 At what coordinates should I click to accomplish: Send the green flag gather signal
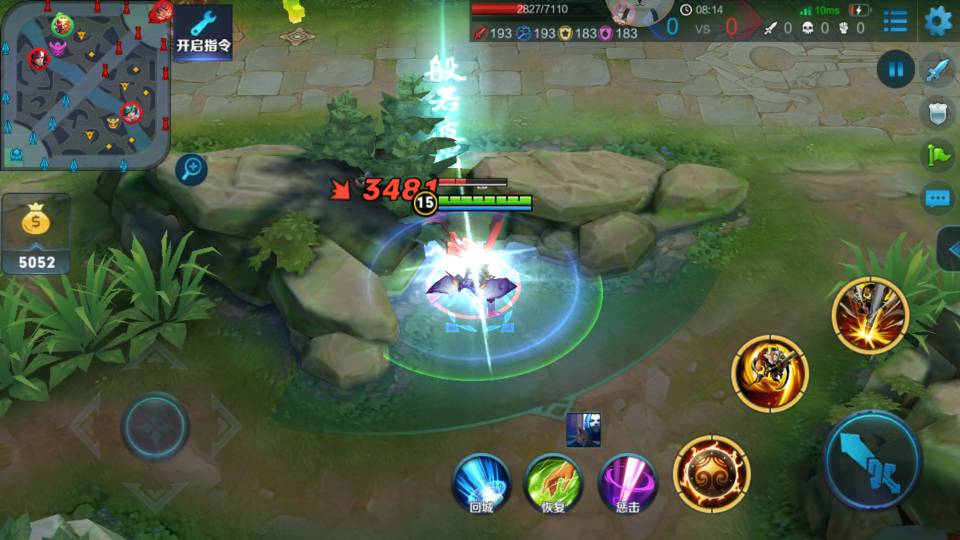(x=937, y=156)
